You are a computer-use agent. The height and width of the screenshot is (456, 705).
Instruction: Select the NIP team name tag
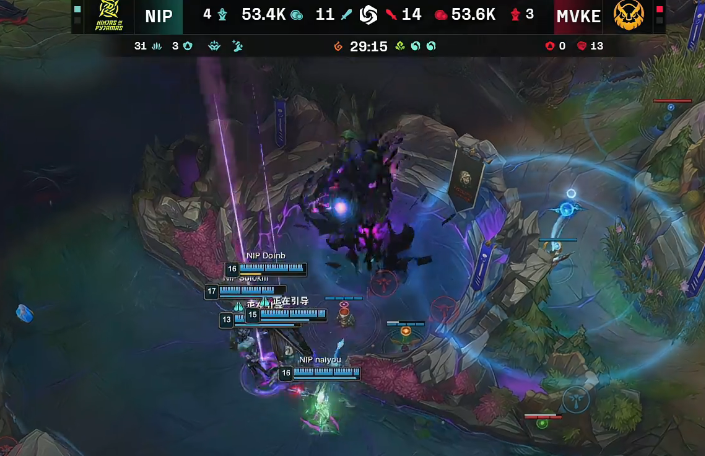click(158, 16)
